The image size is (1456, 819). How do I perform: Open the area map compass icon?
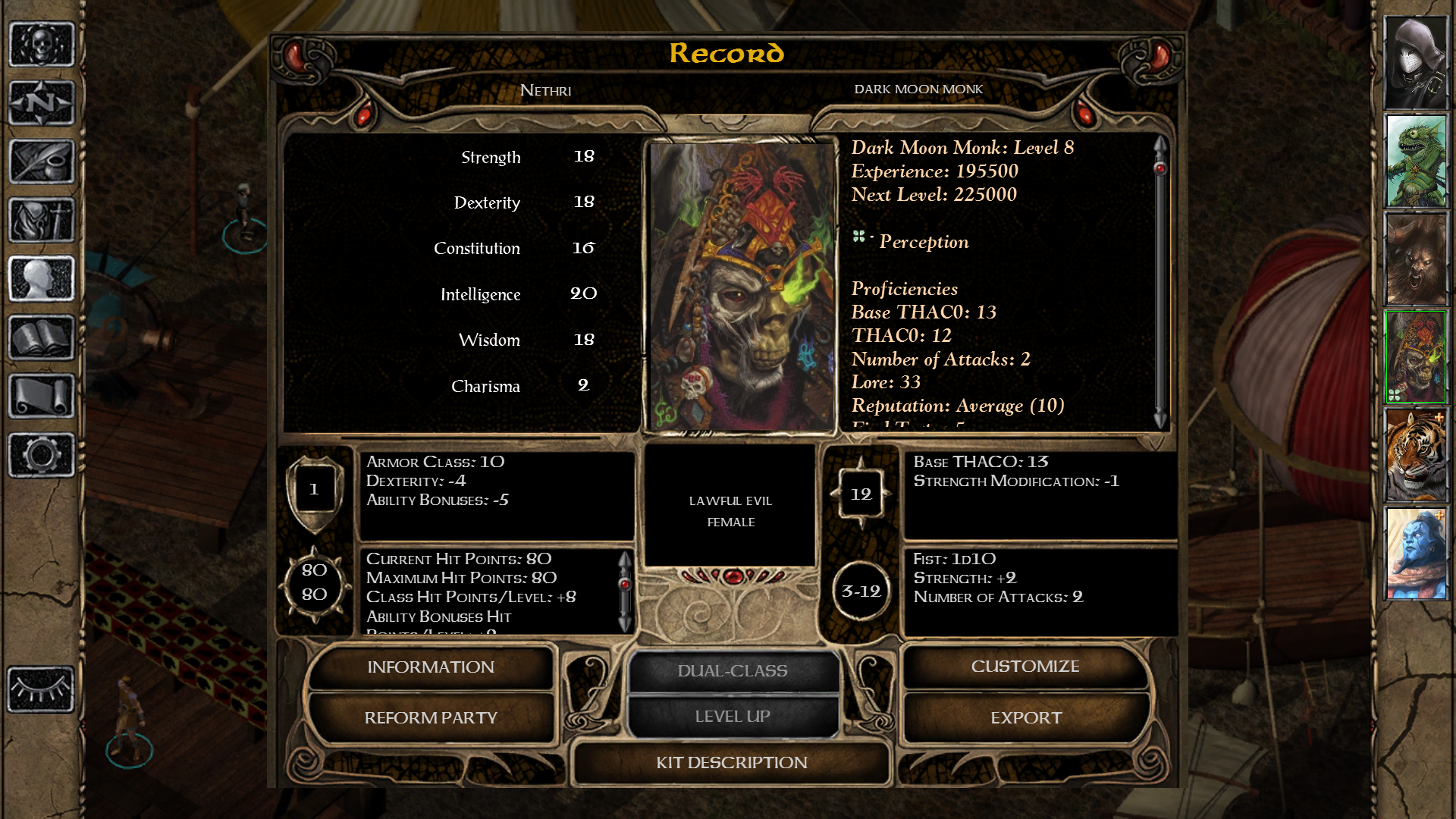42,102
